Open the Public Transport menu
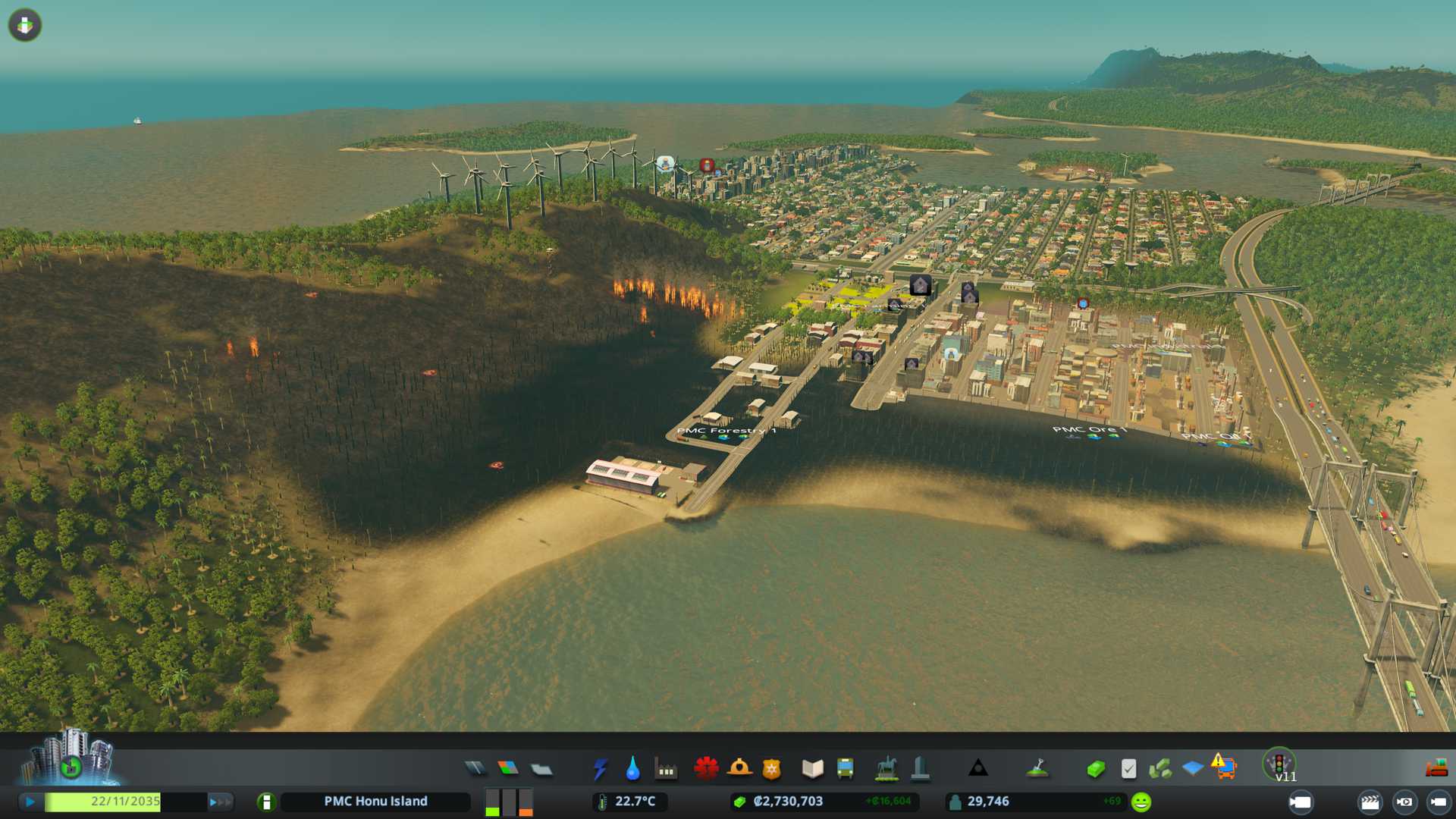 click(x=845, y=769)
